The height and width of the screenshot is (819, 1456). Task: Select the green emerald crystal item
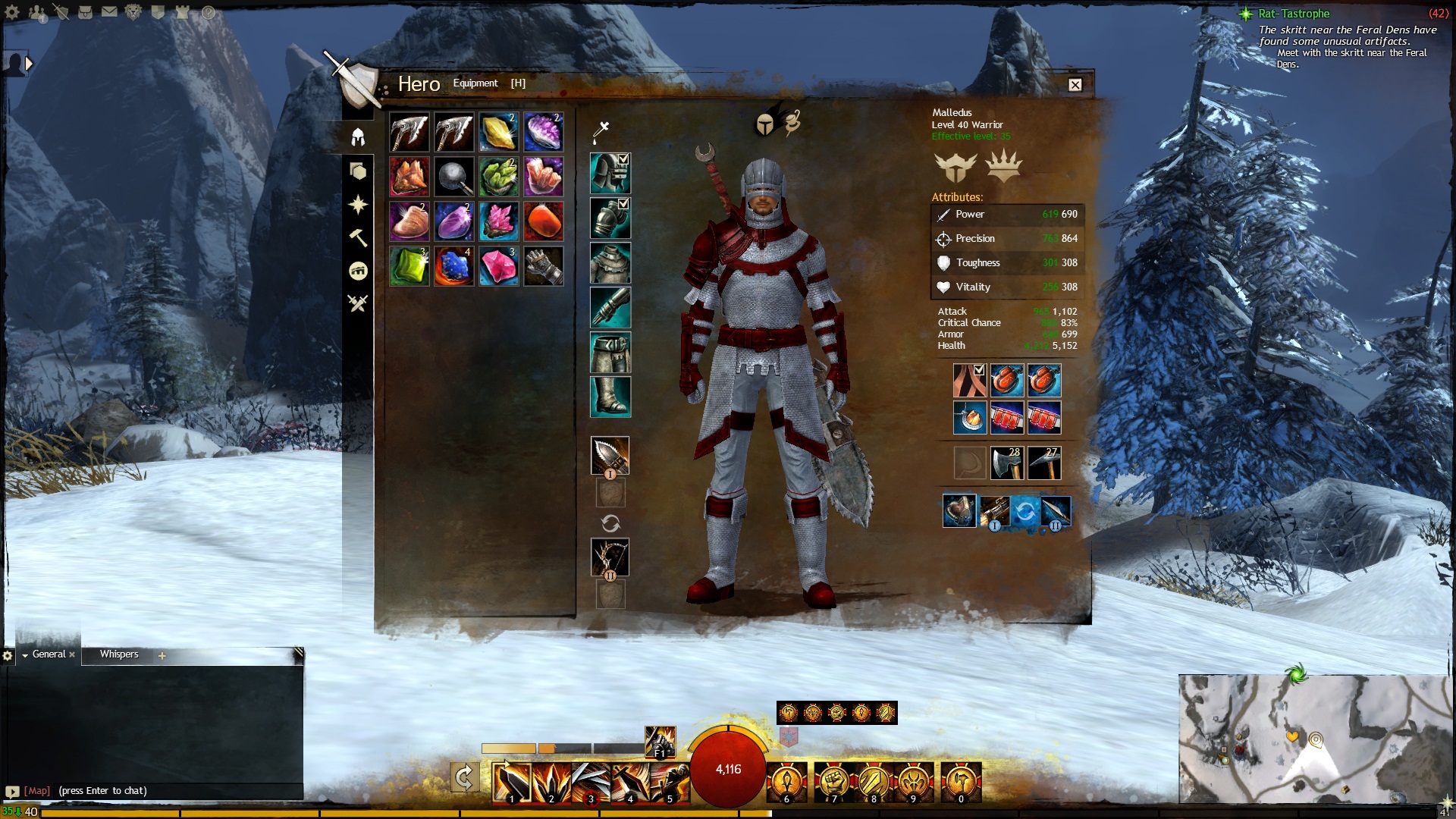(x=409, y=266)
